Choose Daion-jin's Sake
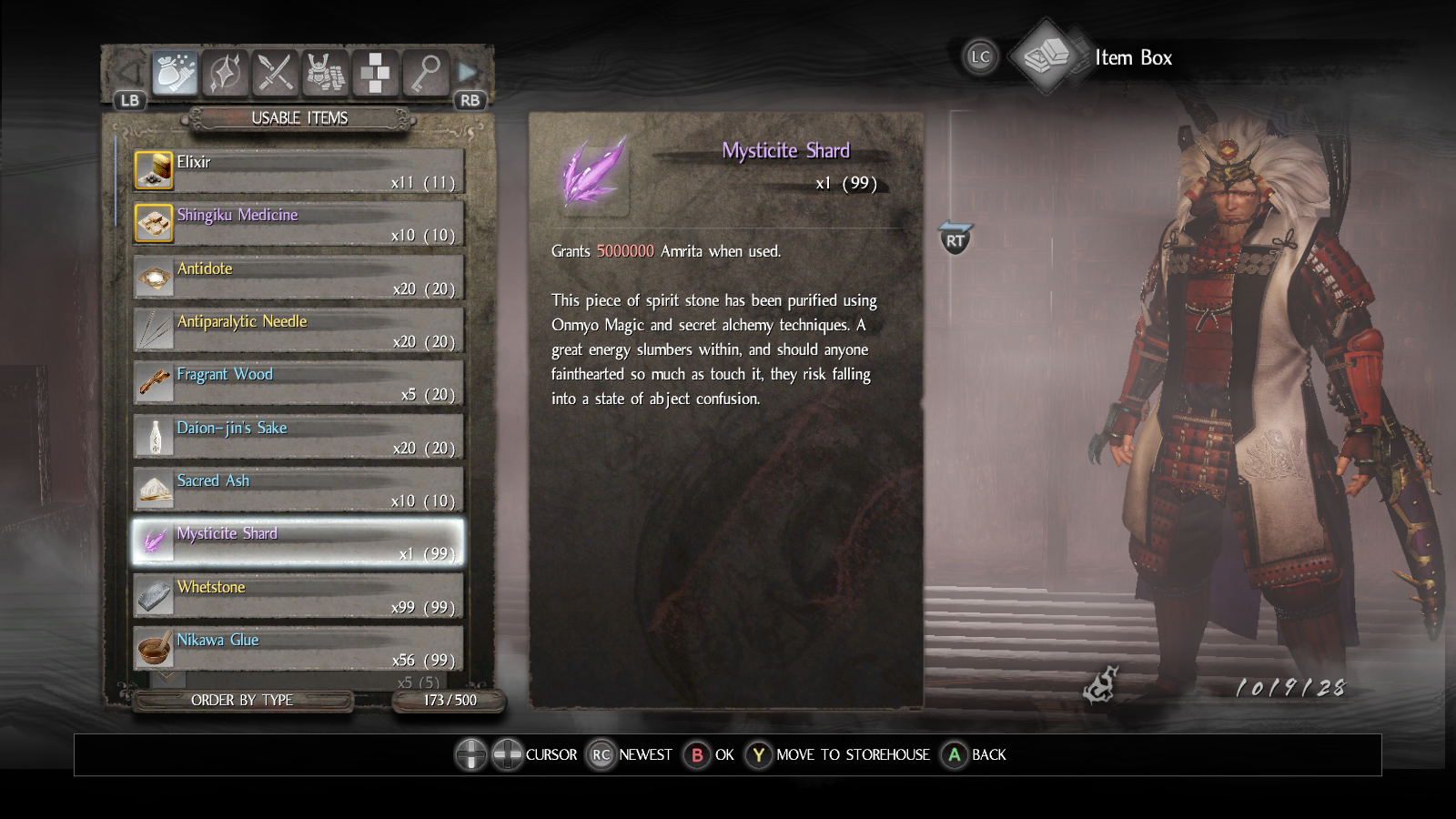The height and width of the screenshot is (819, 1456). coord(298,437)
